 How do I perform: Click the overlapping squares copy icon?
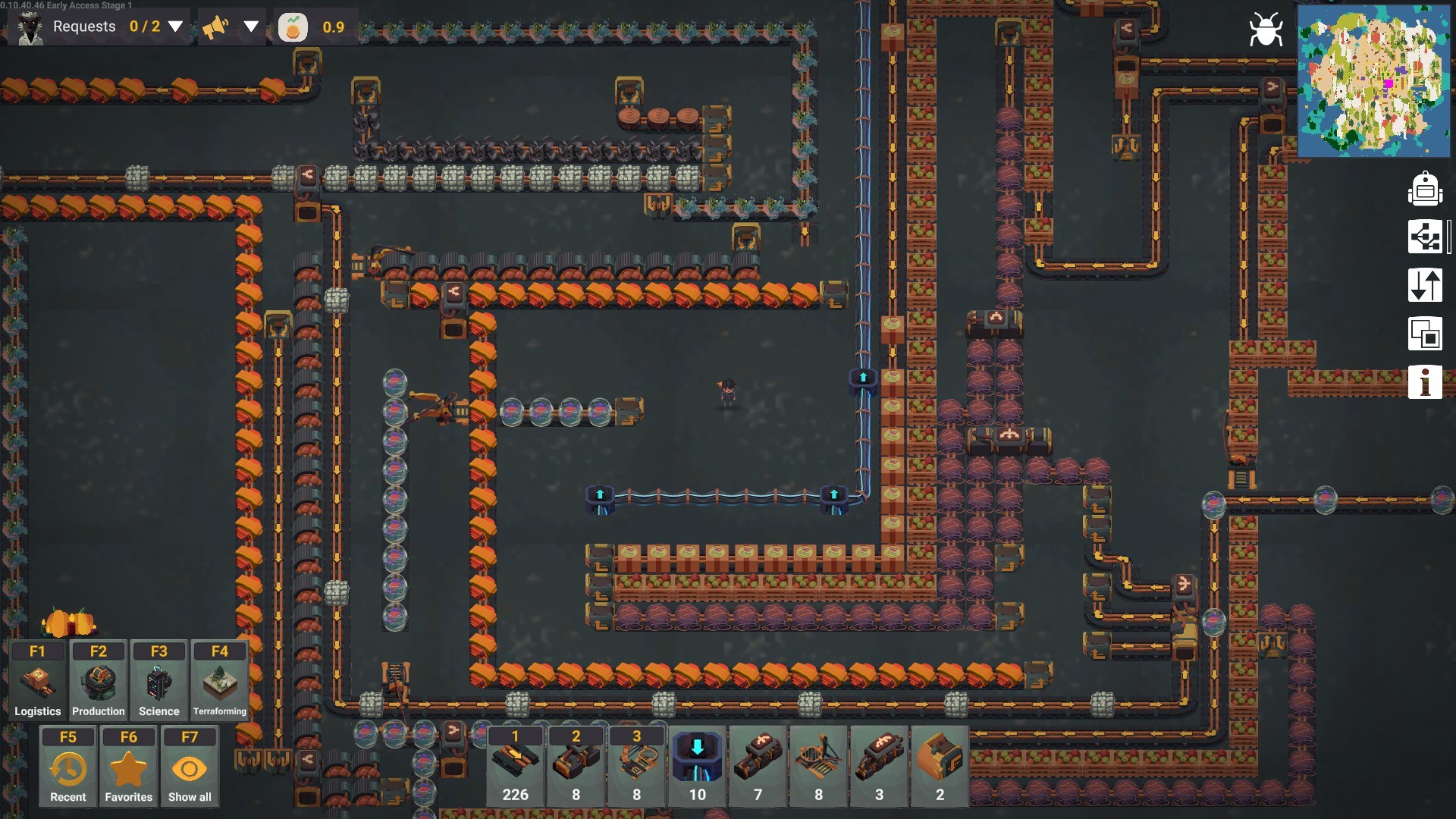coord(1425,334)
